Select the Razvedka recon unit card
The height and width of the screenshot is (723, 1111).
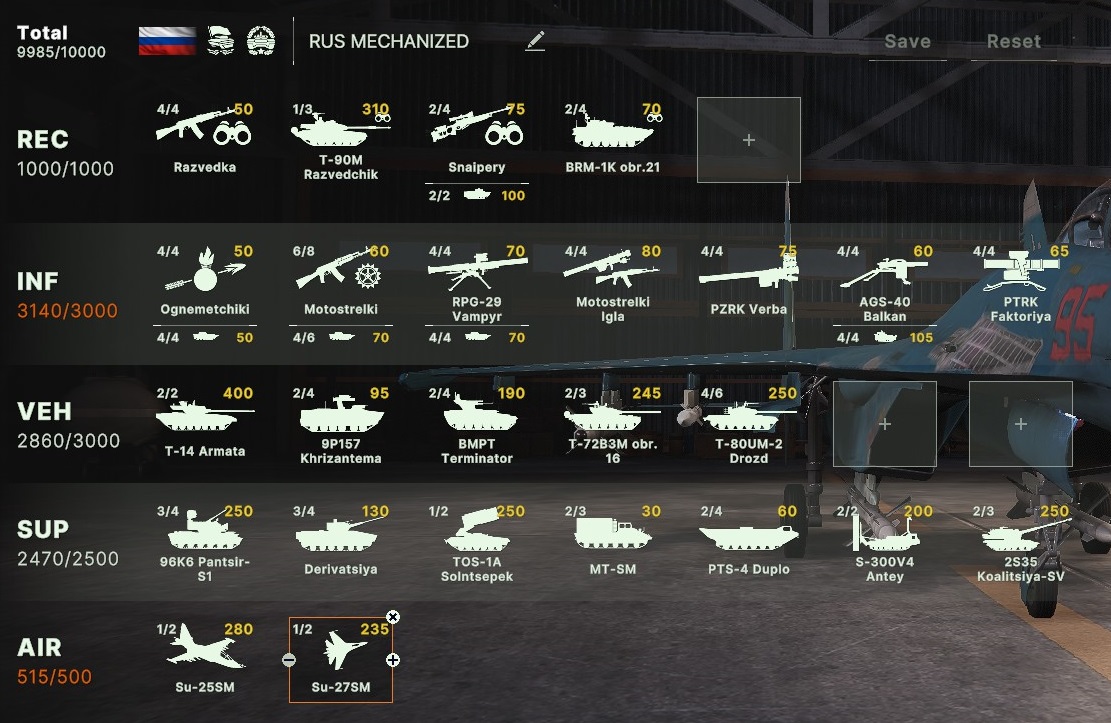tap(204, 138)
